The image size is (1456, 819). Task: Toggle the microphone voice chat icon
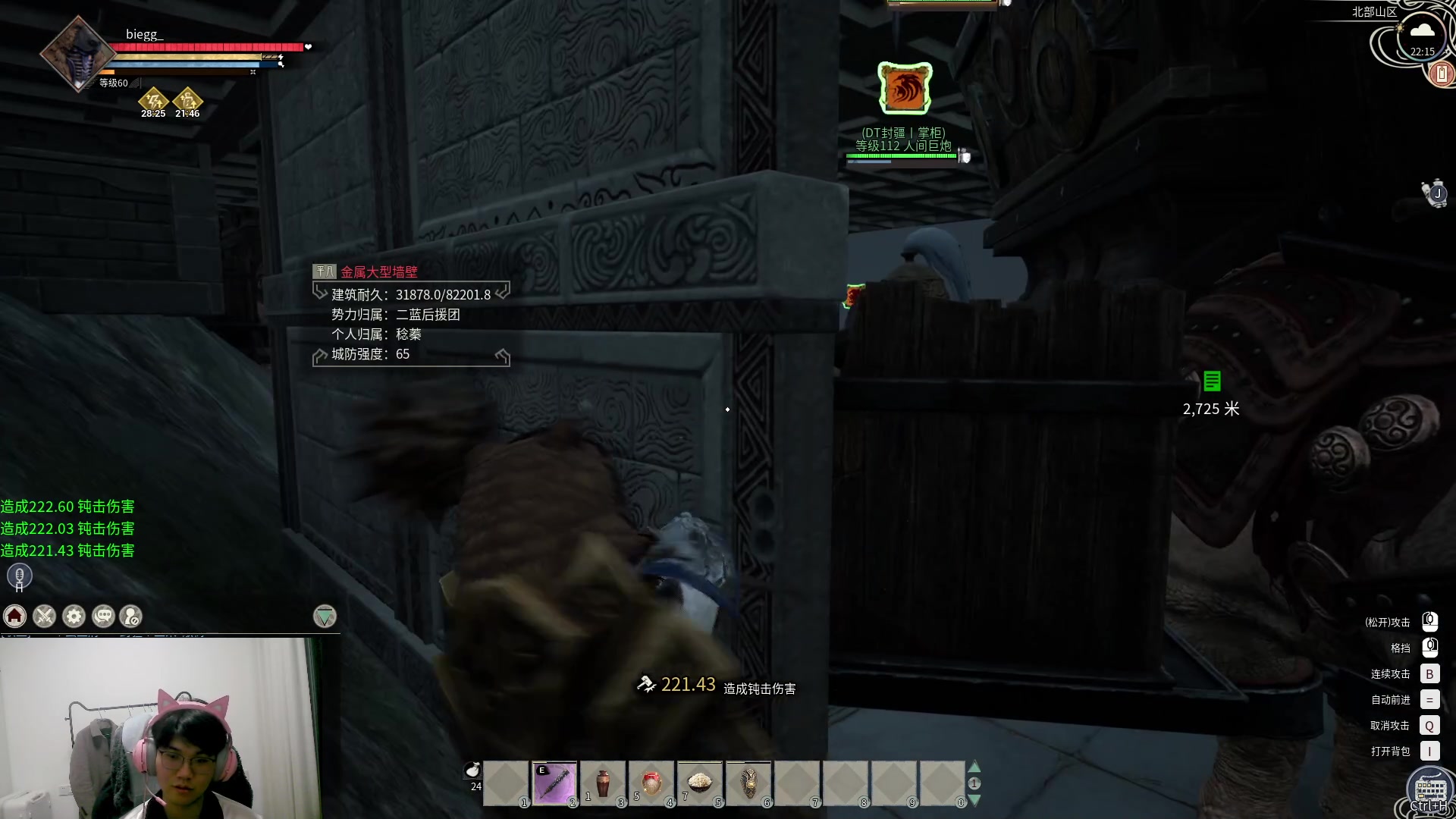(x=20, y=576)
